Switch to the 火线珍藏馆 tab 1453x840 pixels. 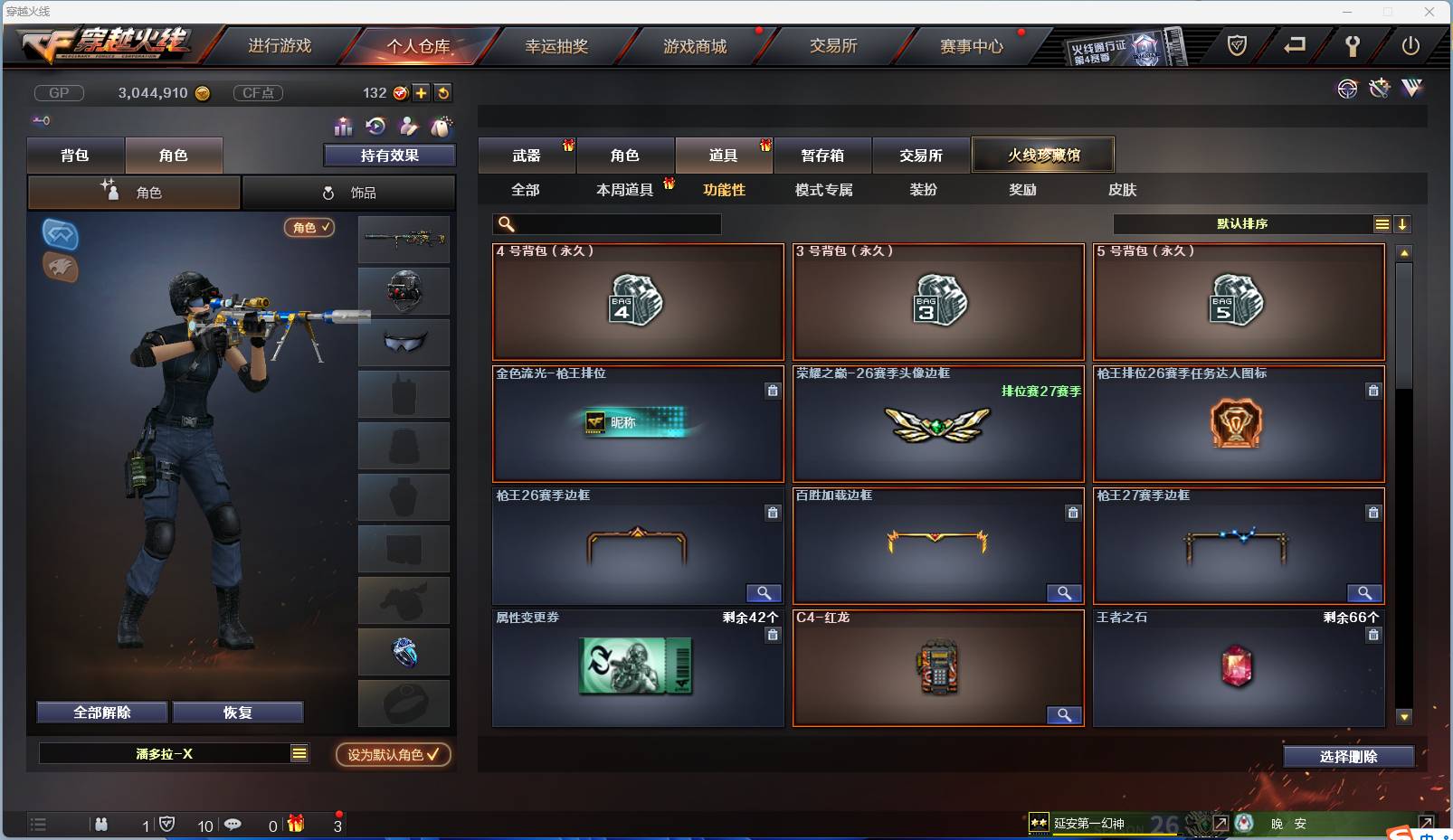coord(1043,155)
